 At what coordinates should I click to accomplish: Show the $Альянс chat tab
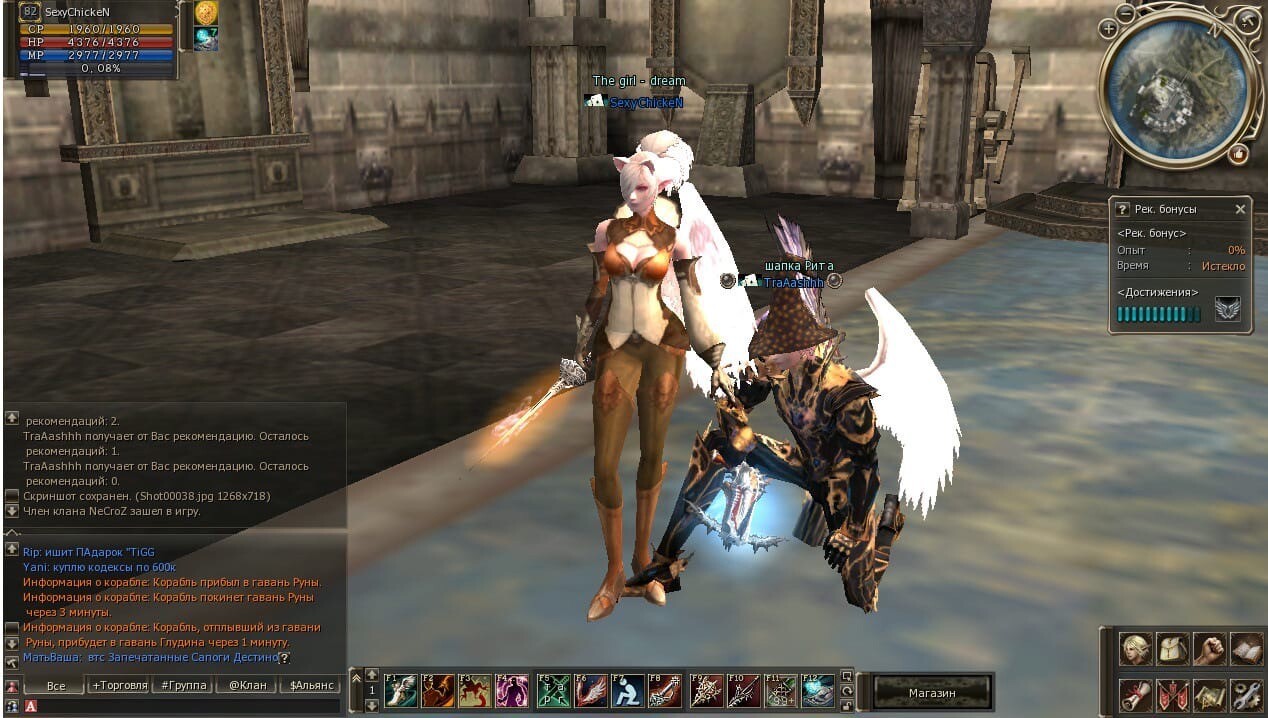pos(310,686)
